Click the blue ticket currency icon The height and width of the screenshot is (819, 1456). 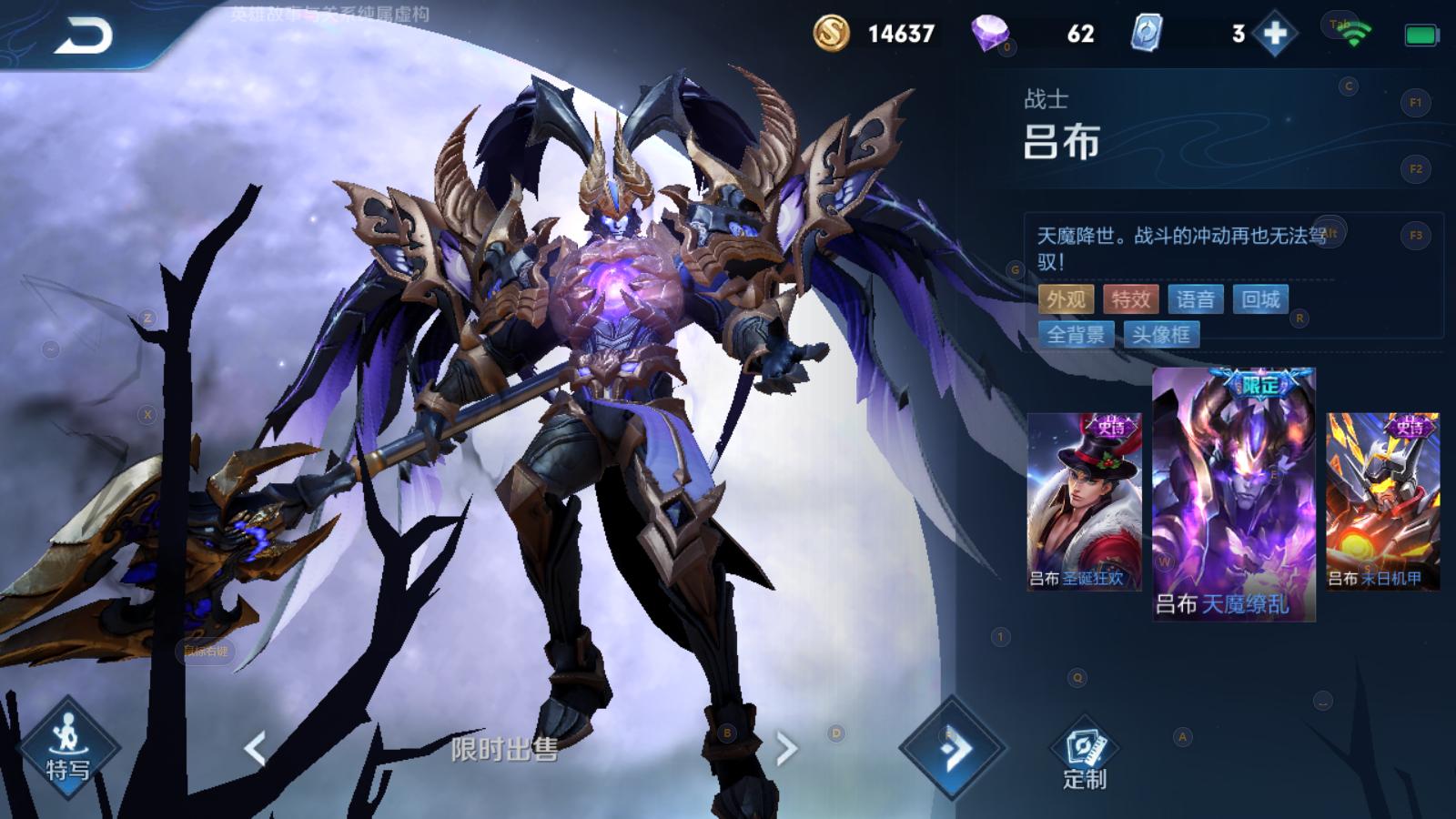tap(1147, 34)
